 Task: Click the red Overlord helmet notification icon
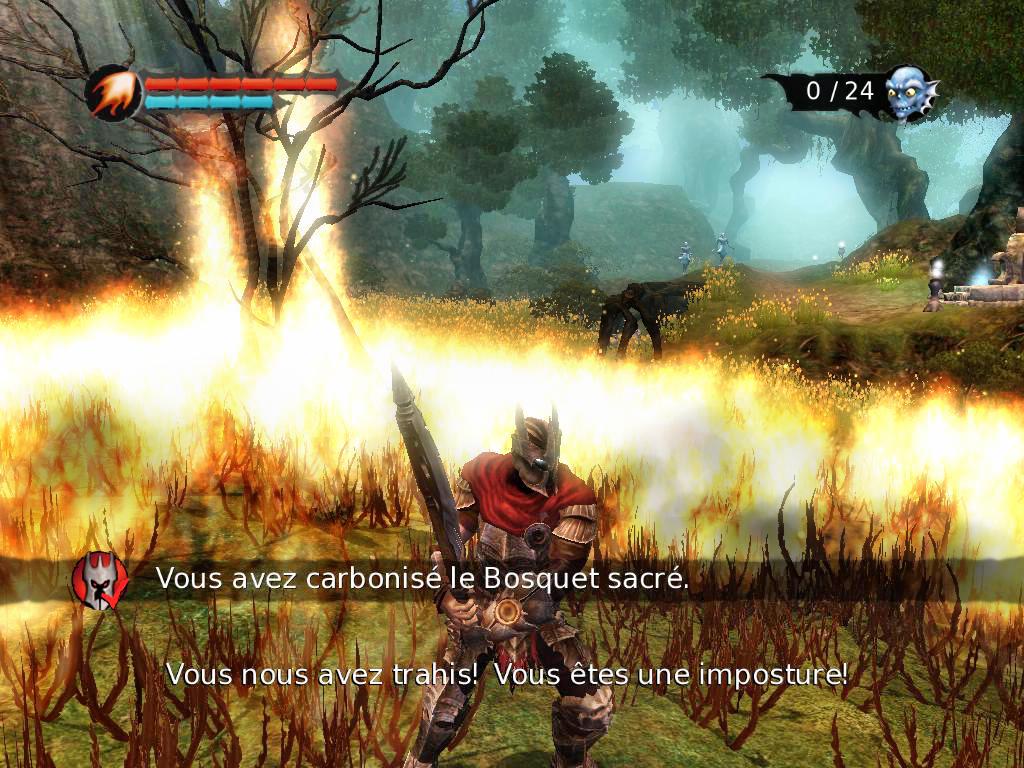click(x=100, y=579)
